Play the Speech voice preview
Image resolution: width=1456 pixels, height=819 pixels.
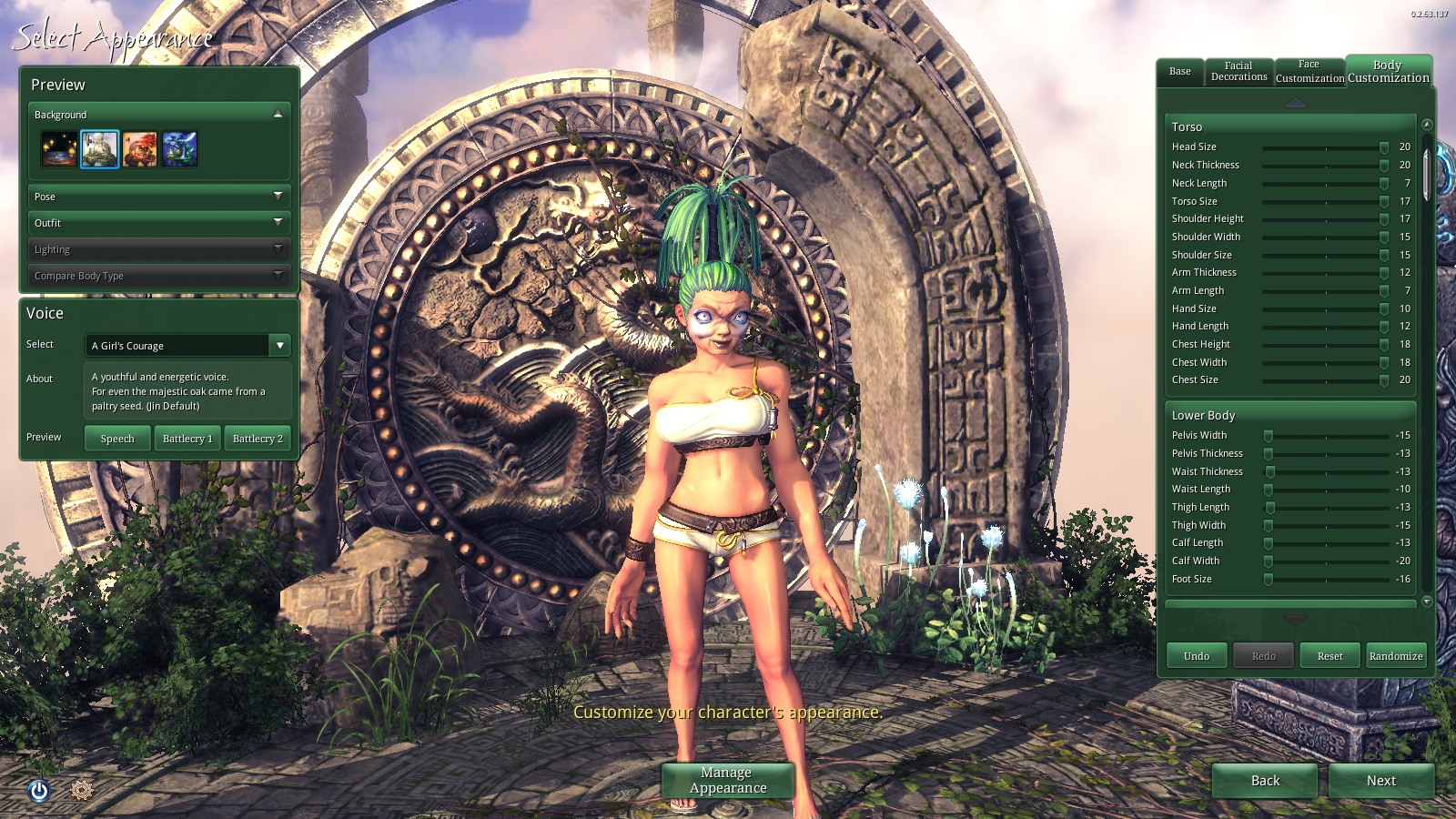[117, 439]
